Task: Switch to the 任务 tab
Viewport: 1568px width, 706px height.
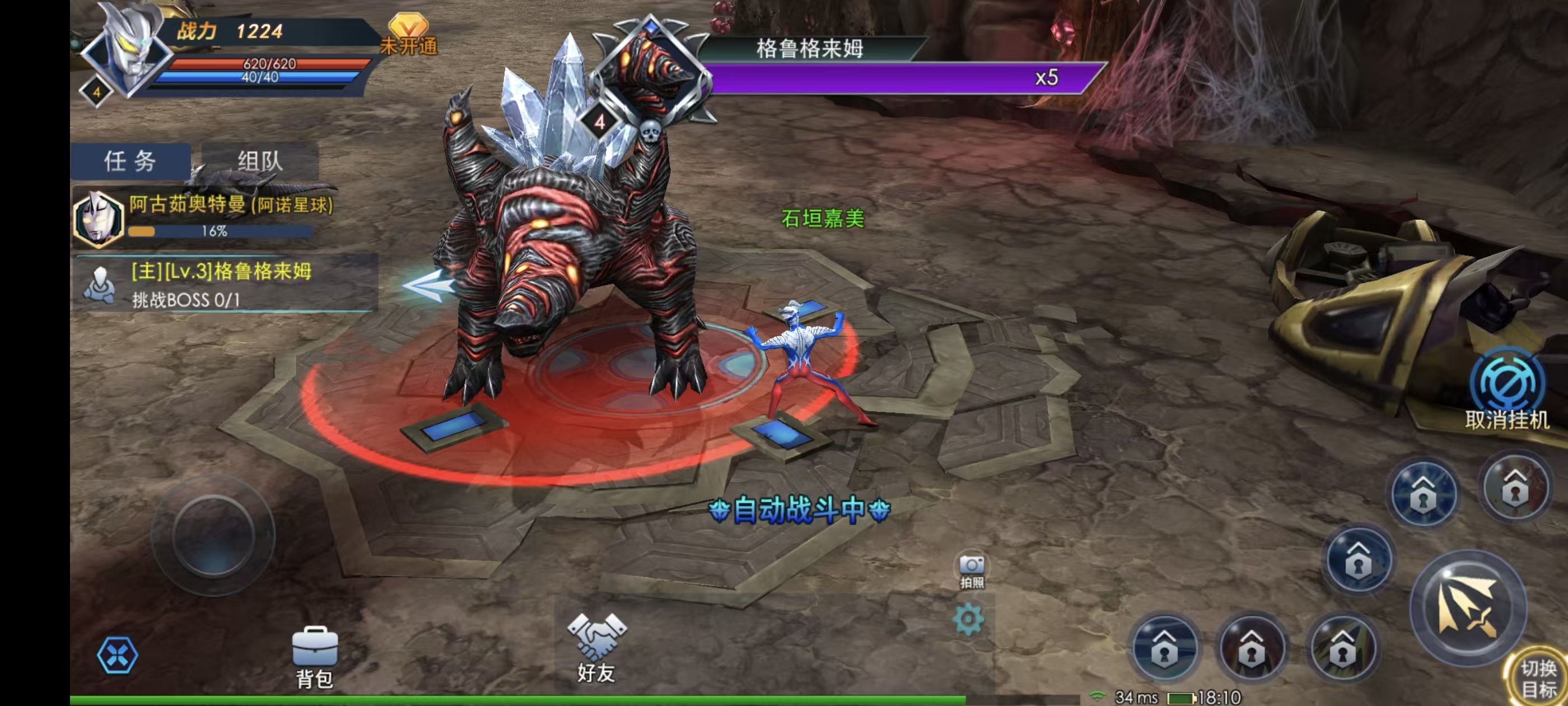Action: [130, 161]
